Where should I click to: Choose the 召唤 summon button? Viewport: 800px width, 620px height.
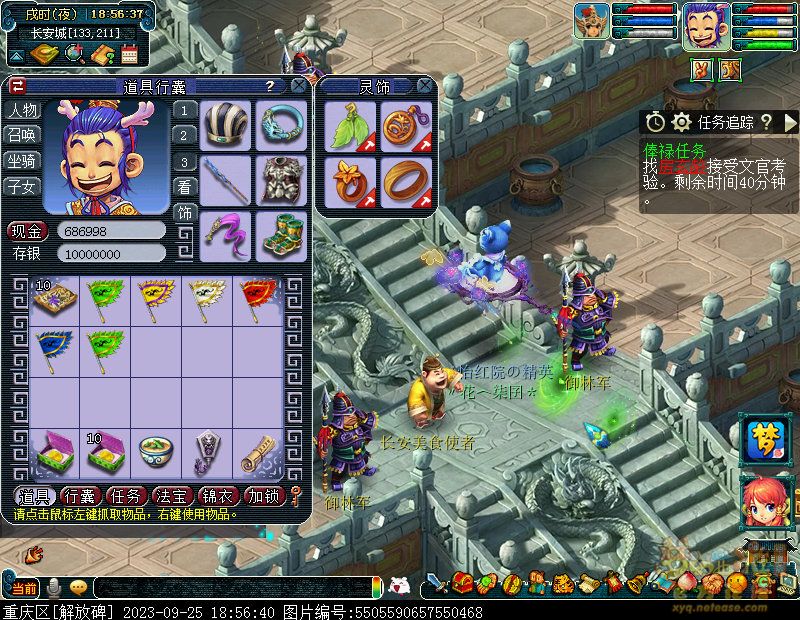pos(22,135)
